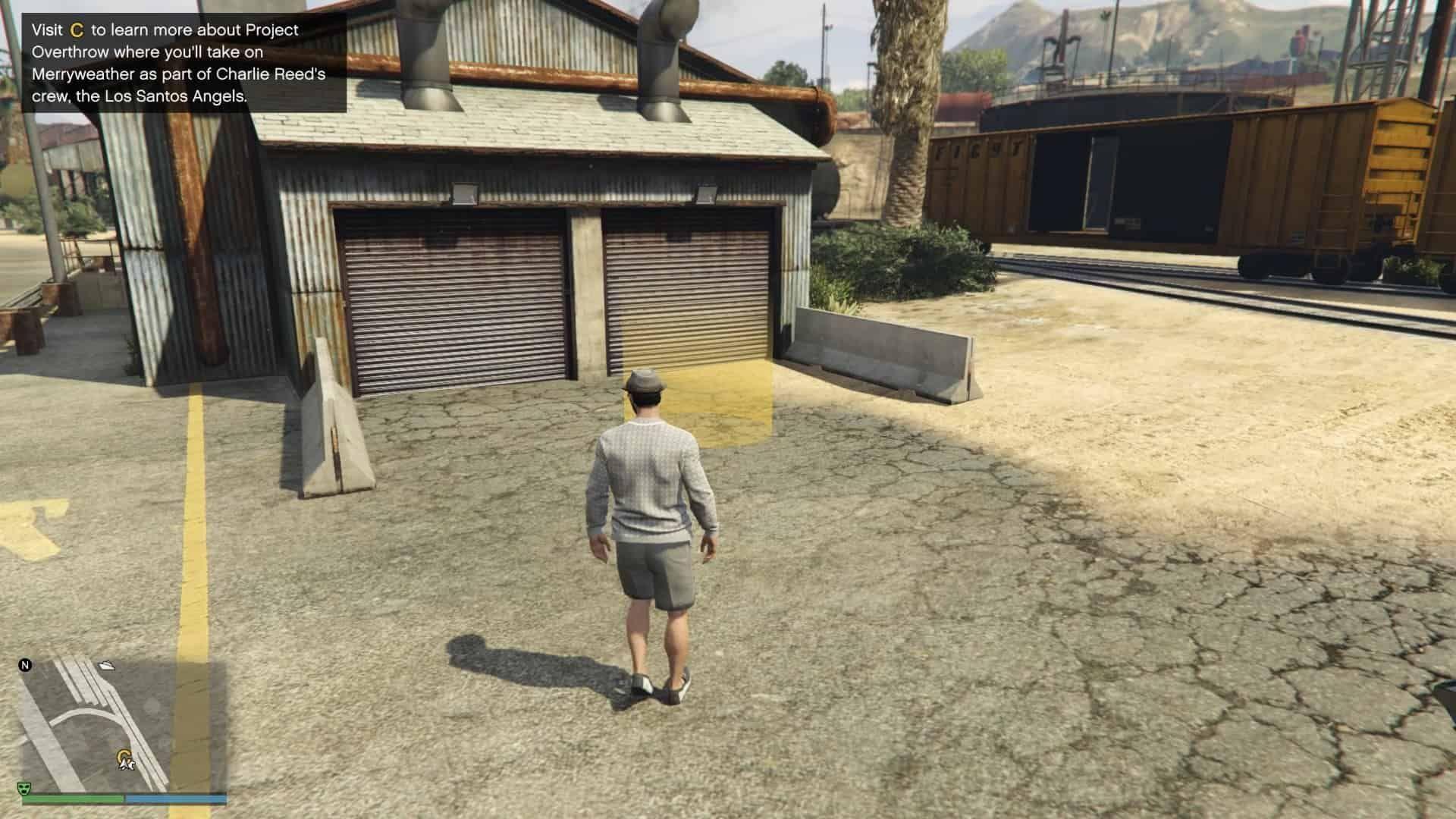Click the N north indicator on the minimap
Viewport: 1456px width, 819px height.
27,664
